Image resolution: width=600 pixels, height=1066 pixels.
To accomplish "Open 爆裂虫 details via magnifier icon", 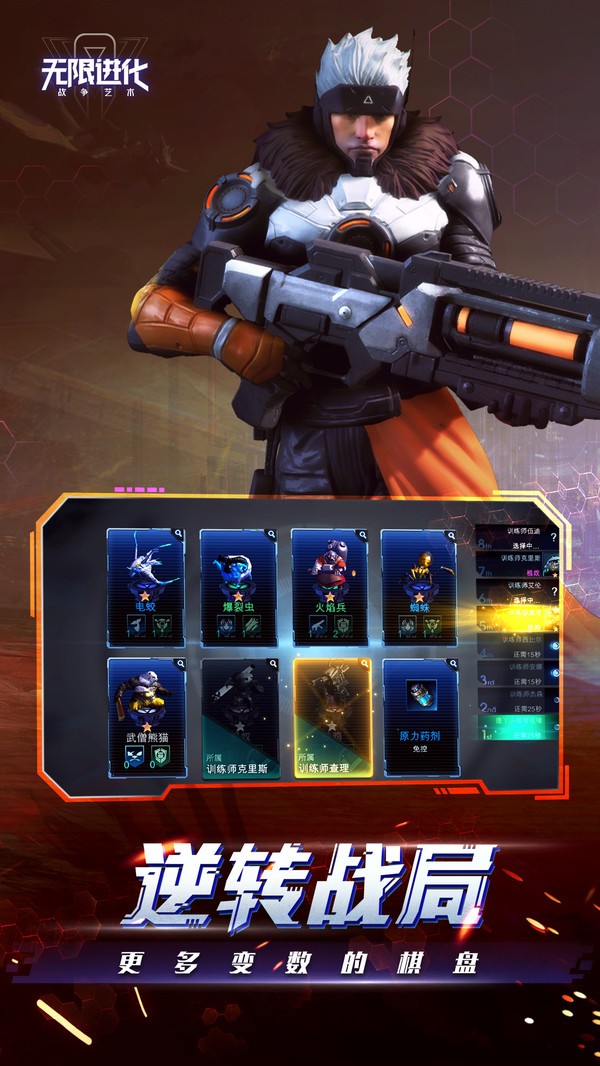I will (270, 535).
